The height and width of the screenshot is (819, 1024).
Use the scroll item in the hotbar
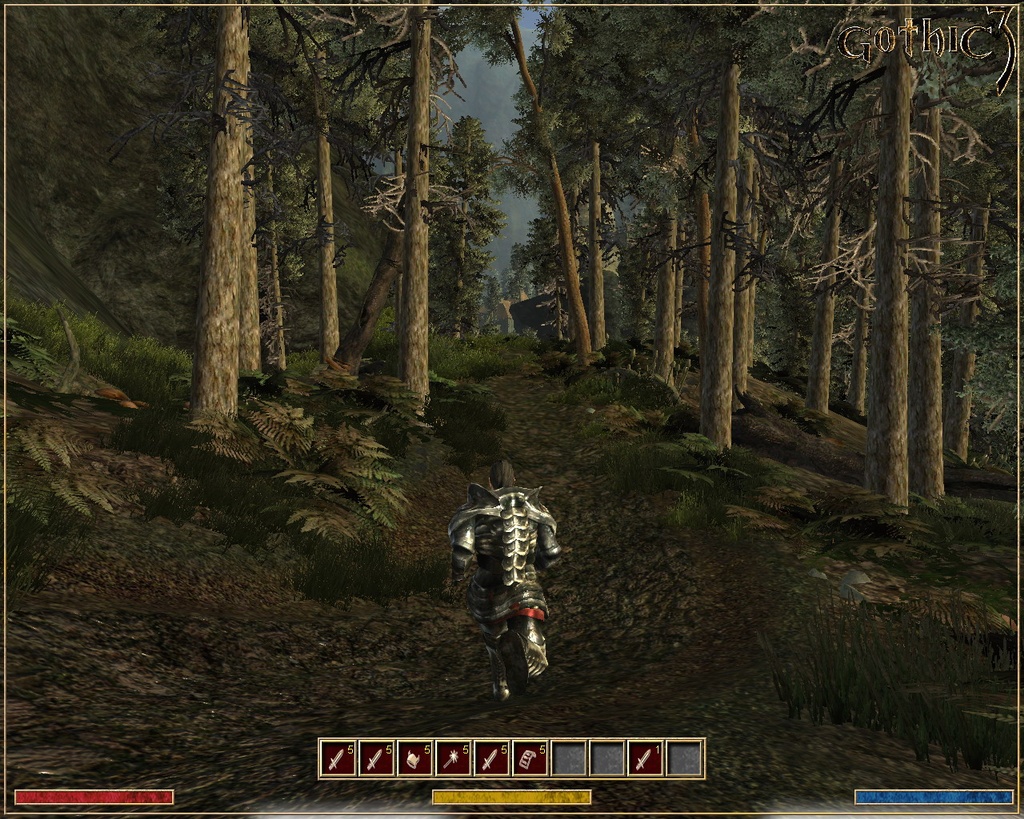coord(530,759)
